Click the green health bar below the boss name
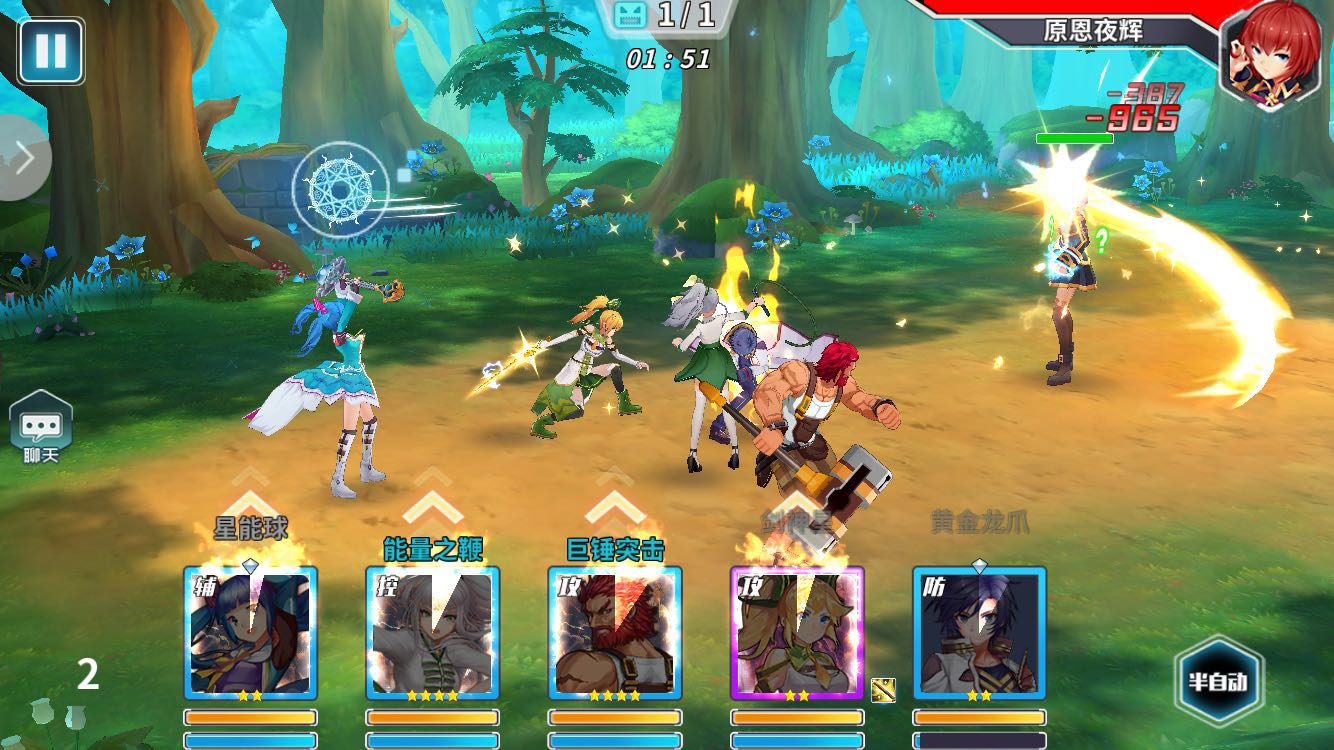Image resolution: width=1334 pixels, height=750 pixels. coord(1077,140)
